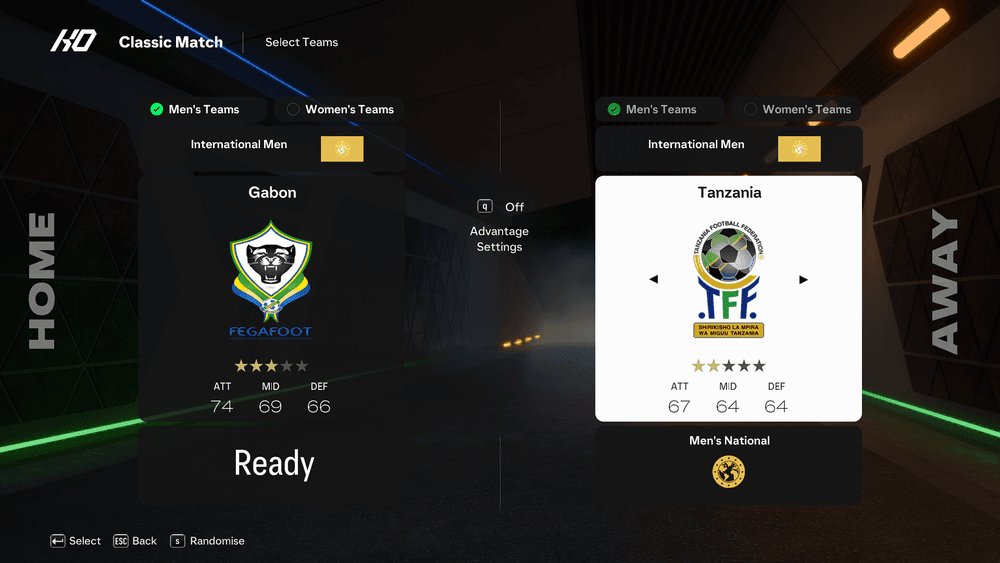Open the Advantage Settings option
Screen dimensions: 1000x563
pyautogui.click(x=499, y=238)
